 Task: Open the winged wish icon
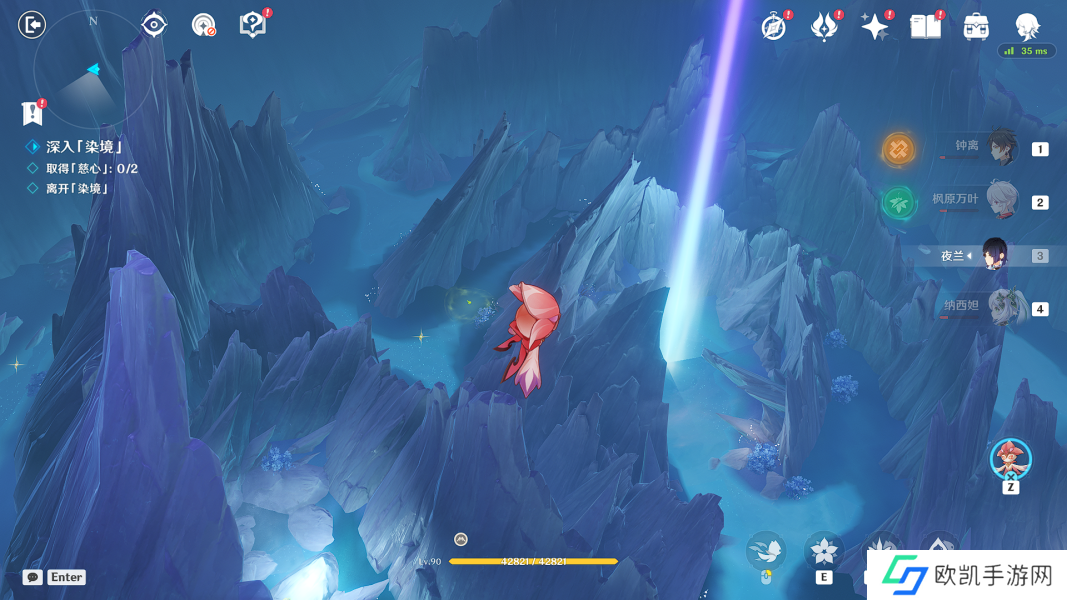coord(824,27)
